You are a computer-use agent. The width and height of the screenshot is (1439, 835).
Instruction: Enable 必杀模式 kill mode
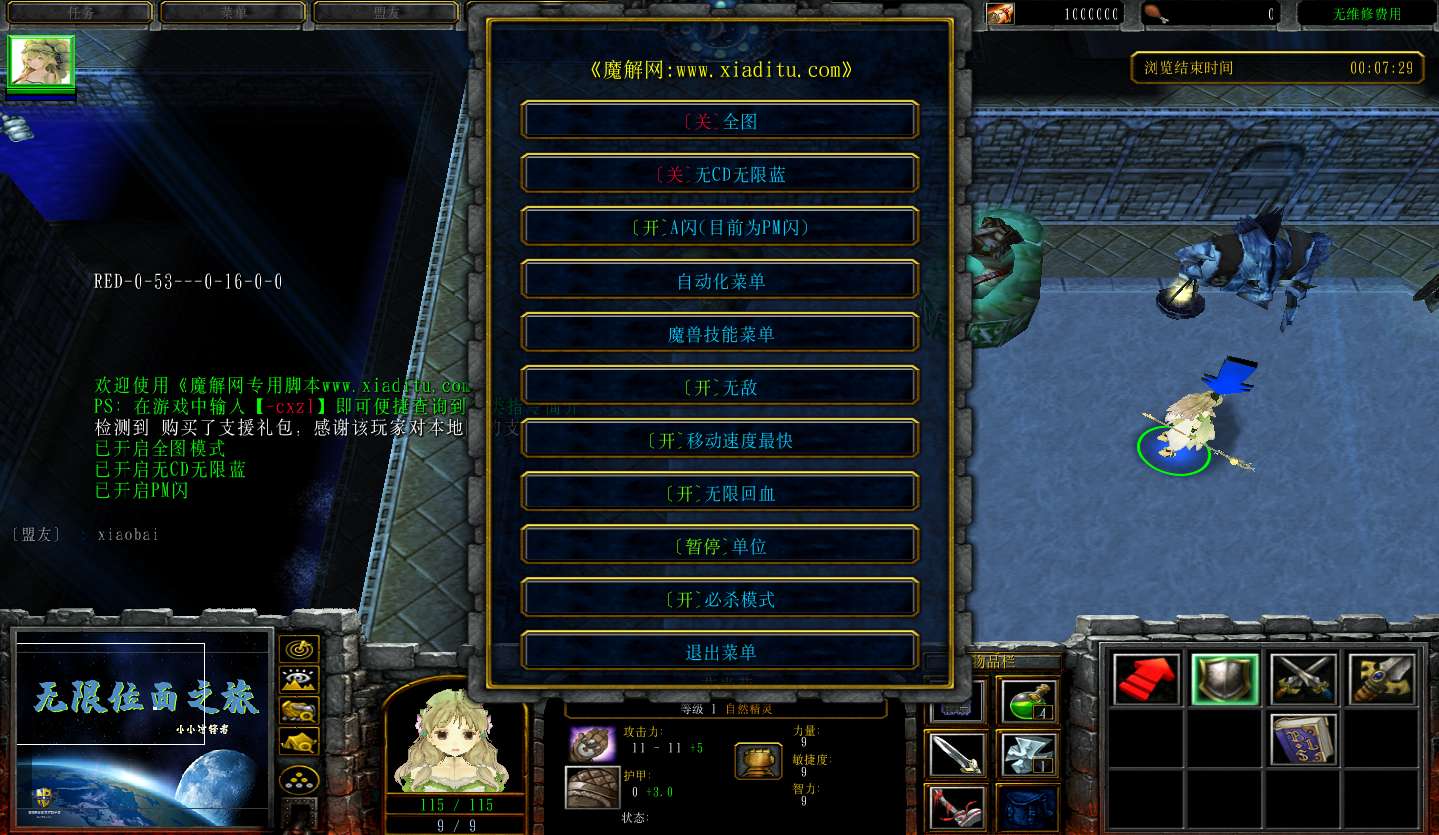pyautogui.click(x=719, y=599)
